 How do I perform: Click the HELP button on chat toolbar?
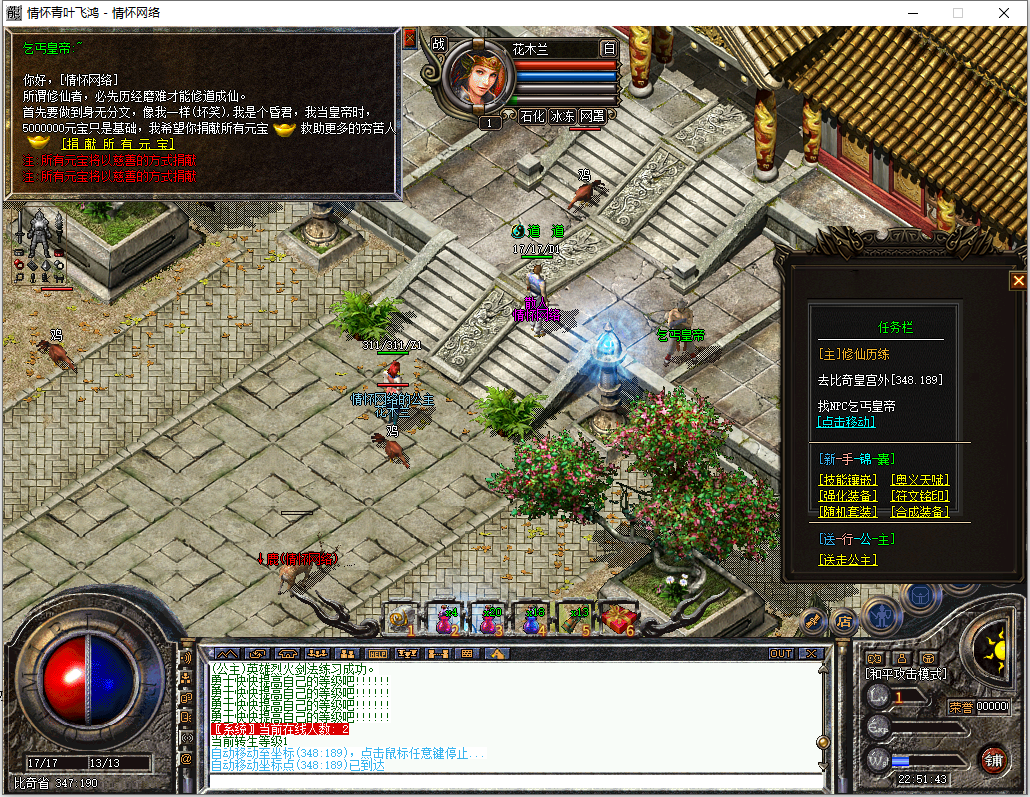tap(377, 654)
